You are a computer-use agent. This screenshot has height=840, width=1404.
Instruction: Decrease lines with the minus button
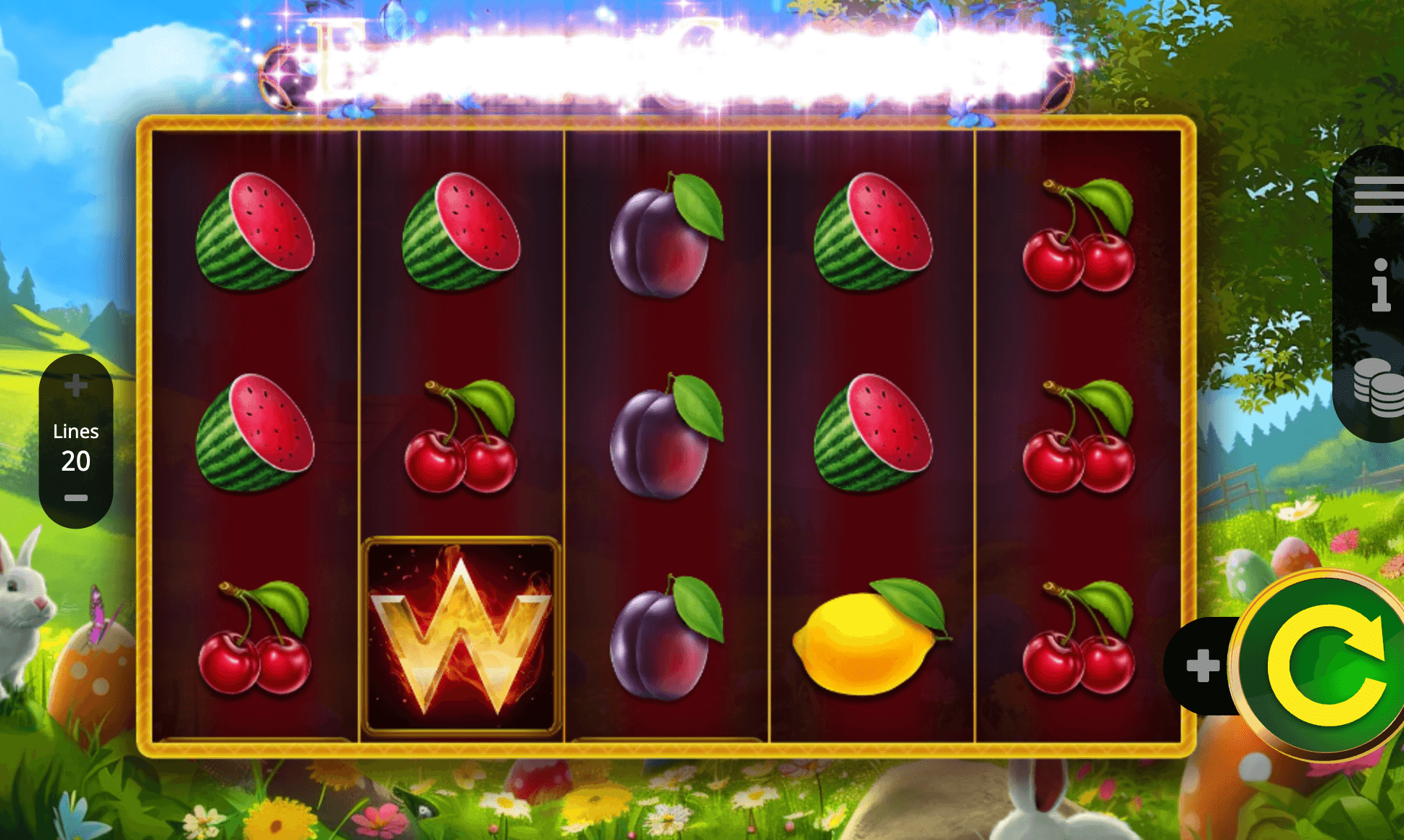[x=75, y=497]
